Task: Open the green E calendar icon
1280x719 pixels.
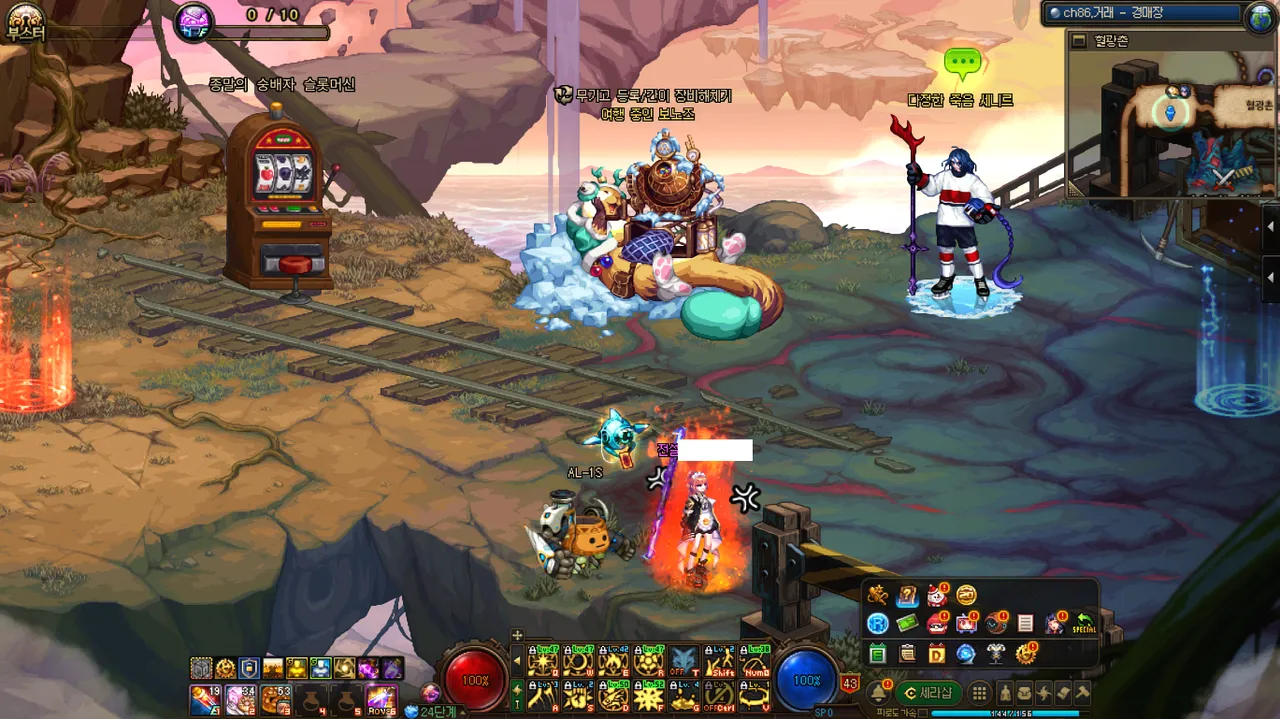Action: (877, 654)
